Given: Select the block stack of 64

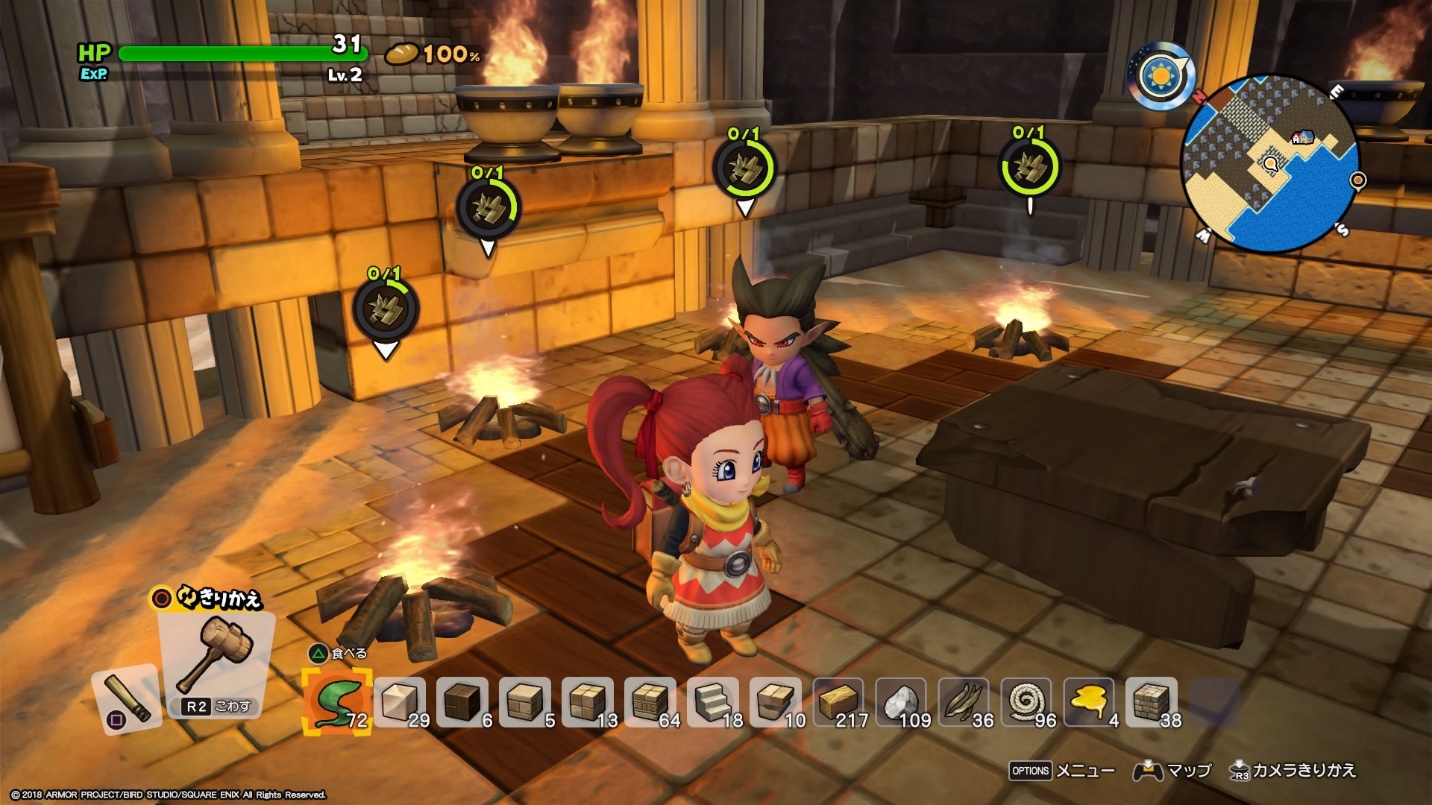Looking at the screenshot, I should 650,702.
